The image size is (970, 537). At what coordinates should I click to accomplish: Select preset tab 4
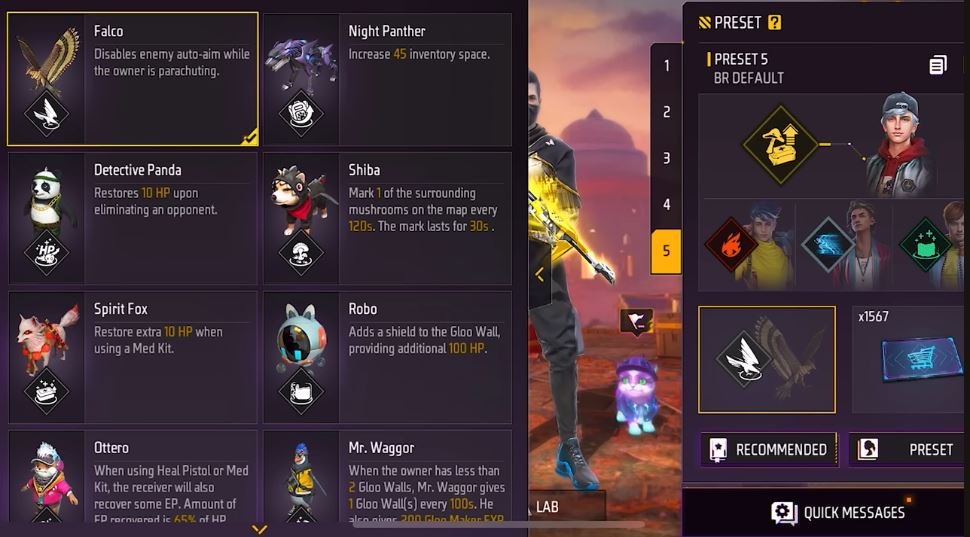point(666,204)
